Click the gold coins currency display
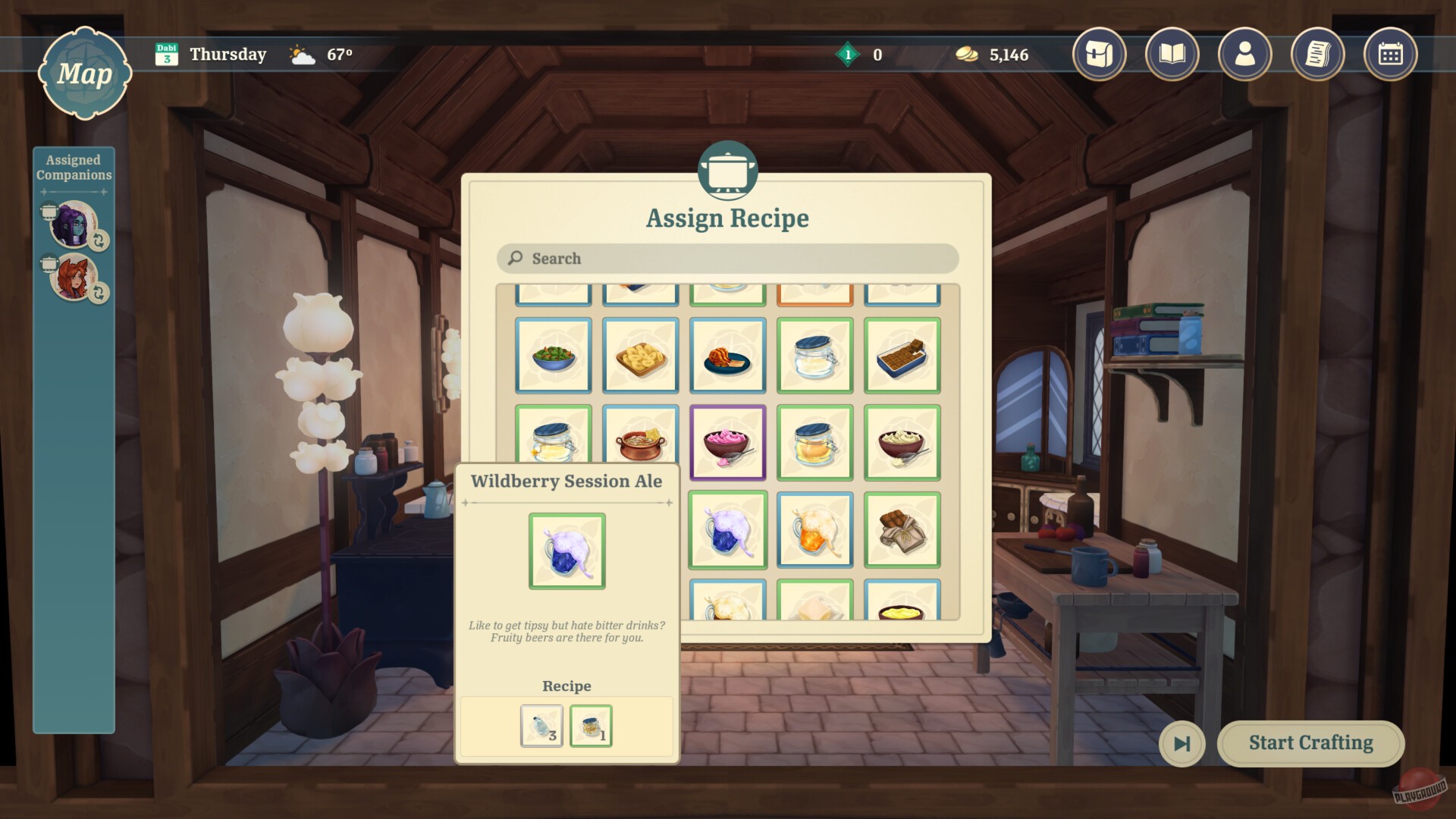This screenshot has height=819, width=1456. point(993,54)
